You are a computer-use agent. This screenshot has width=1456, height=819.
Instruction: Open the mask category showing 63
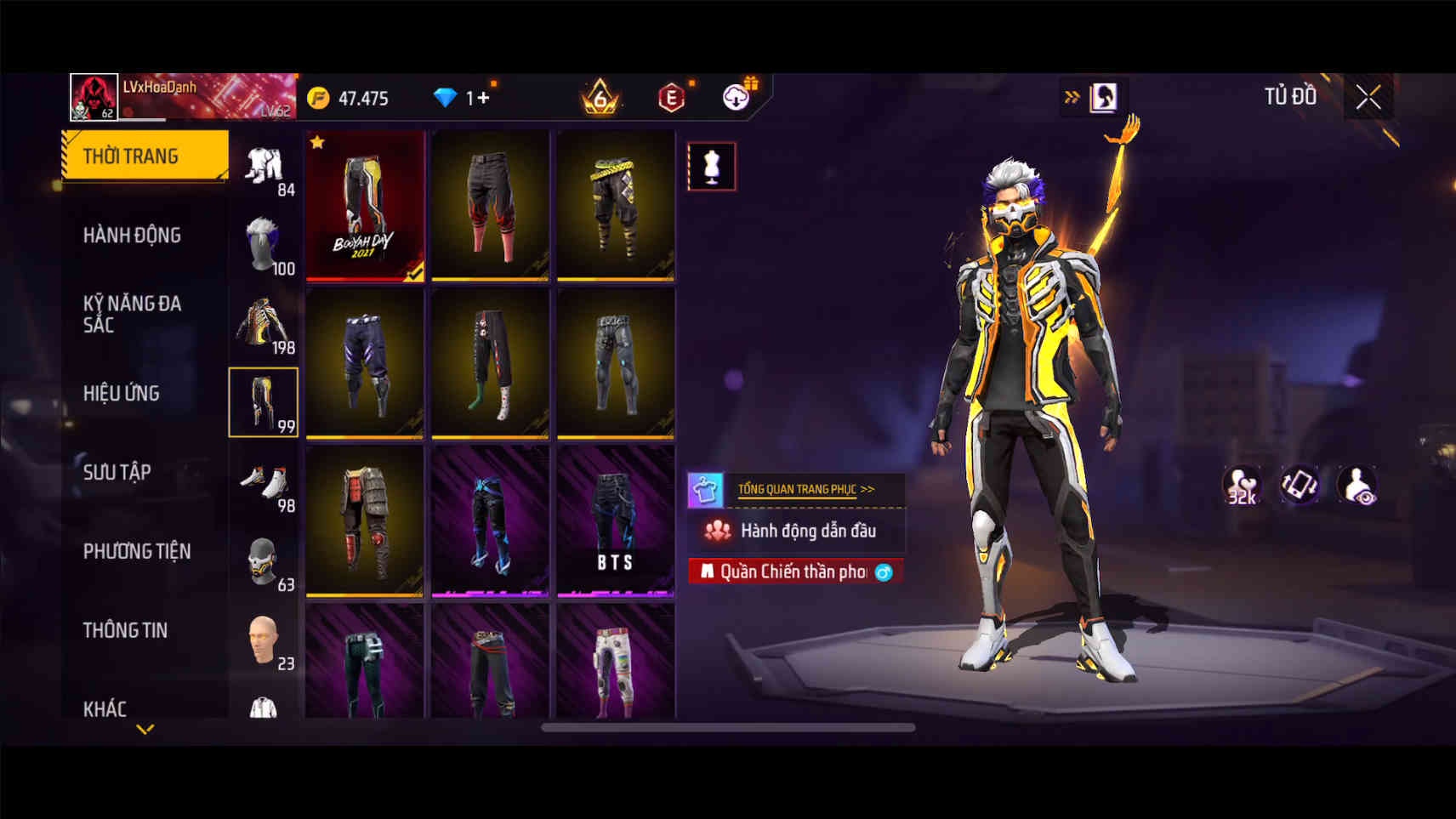point(264,562)
